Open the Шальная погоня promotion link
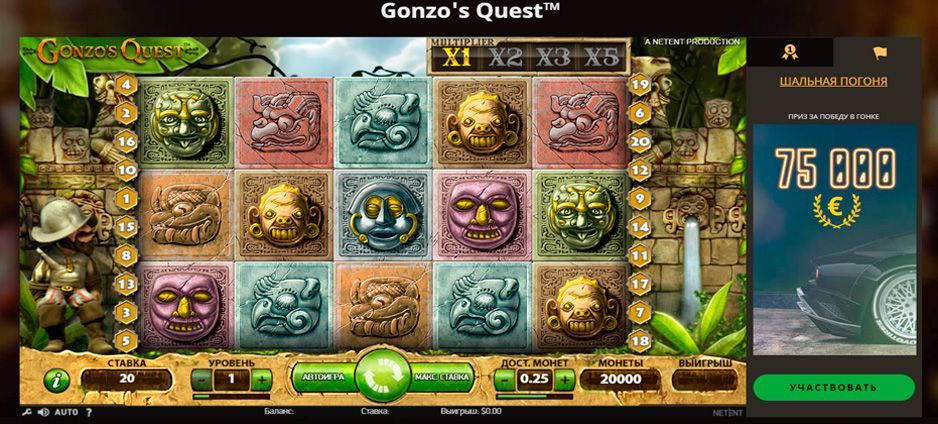938x424 pixels. click(x=833, y=81)
